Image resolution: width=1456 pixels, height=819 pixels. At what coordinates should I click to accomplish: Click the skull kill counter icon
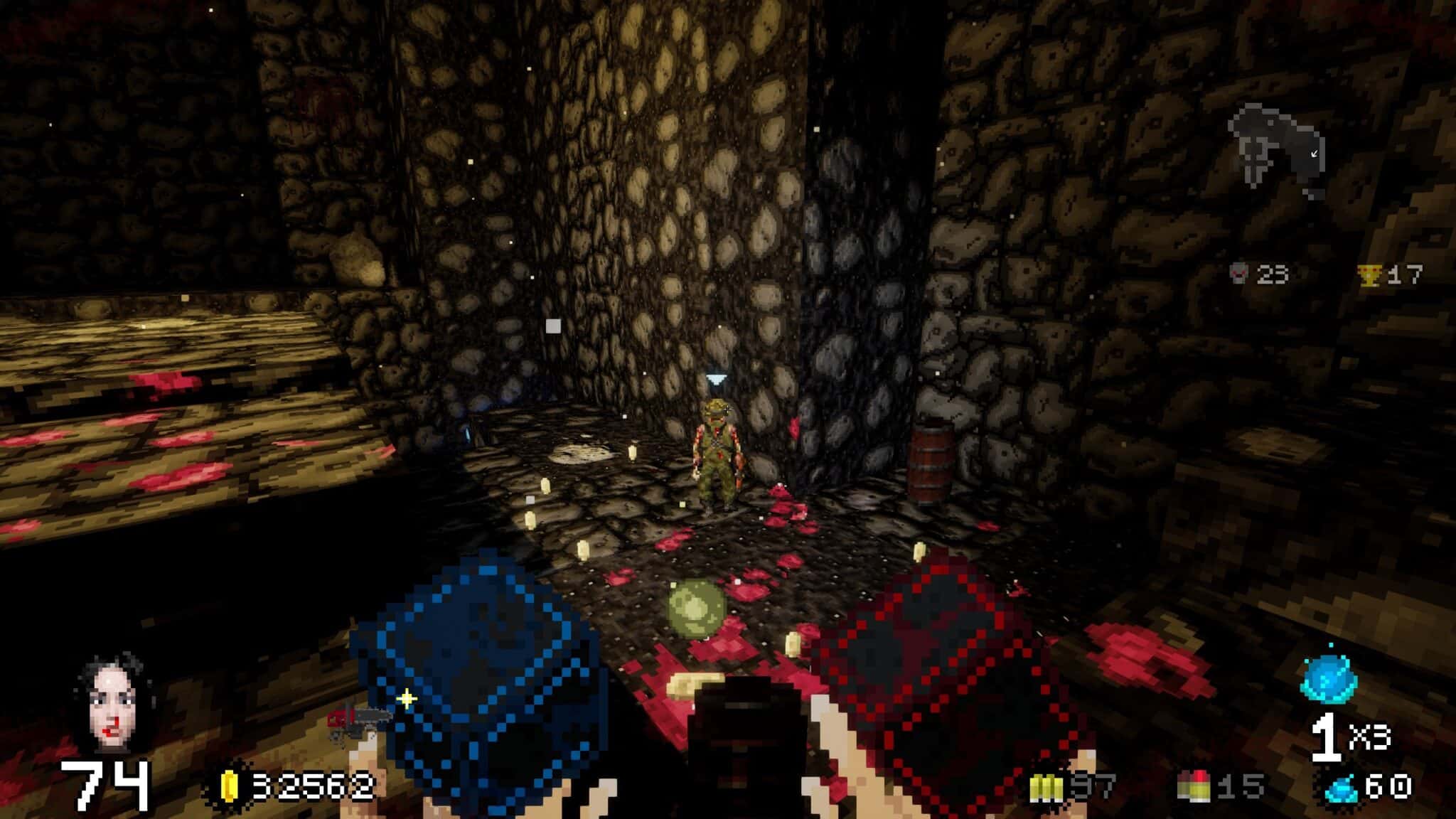click(1239, 274)
